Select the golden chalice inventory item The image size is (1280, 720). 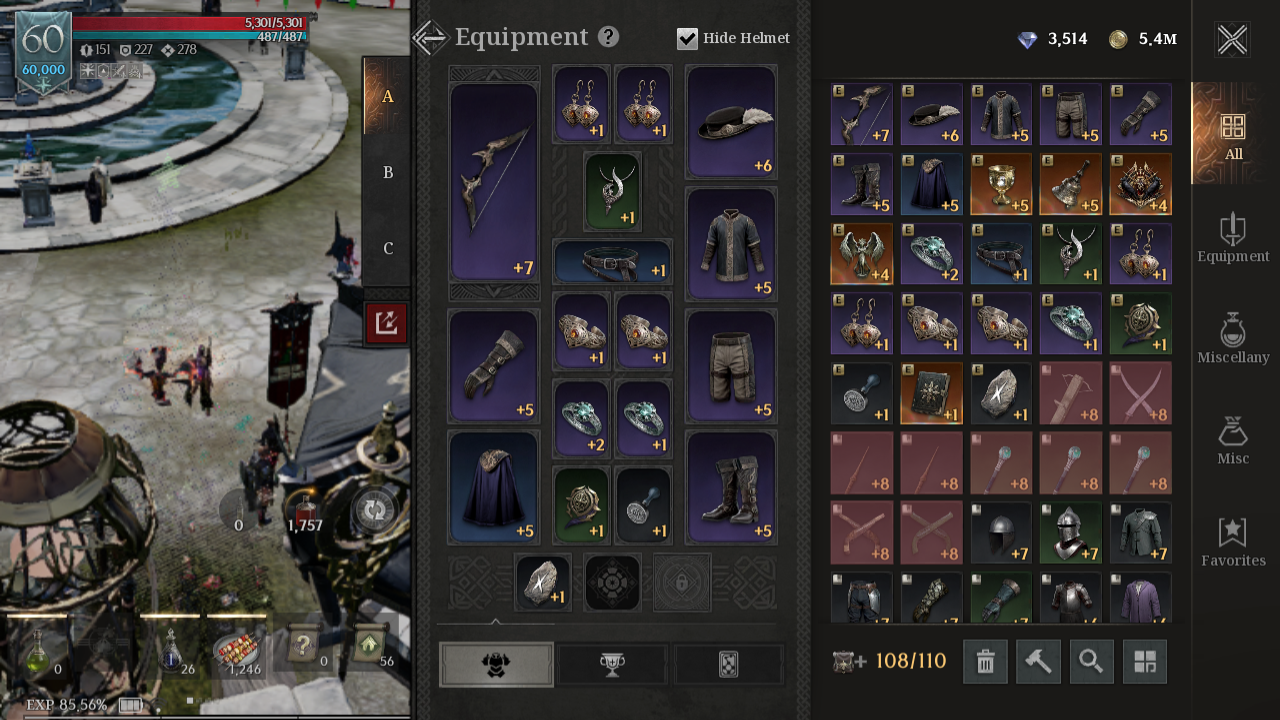click(1001, 184)
